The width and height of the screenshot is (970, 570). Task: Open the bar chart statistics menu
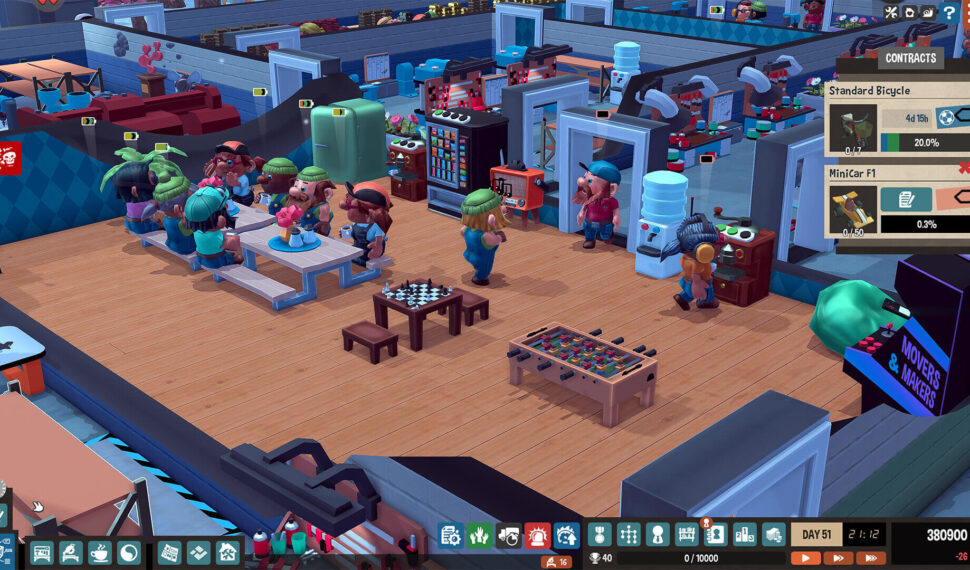tap(745, 535)
